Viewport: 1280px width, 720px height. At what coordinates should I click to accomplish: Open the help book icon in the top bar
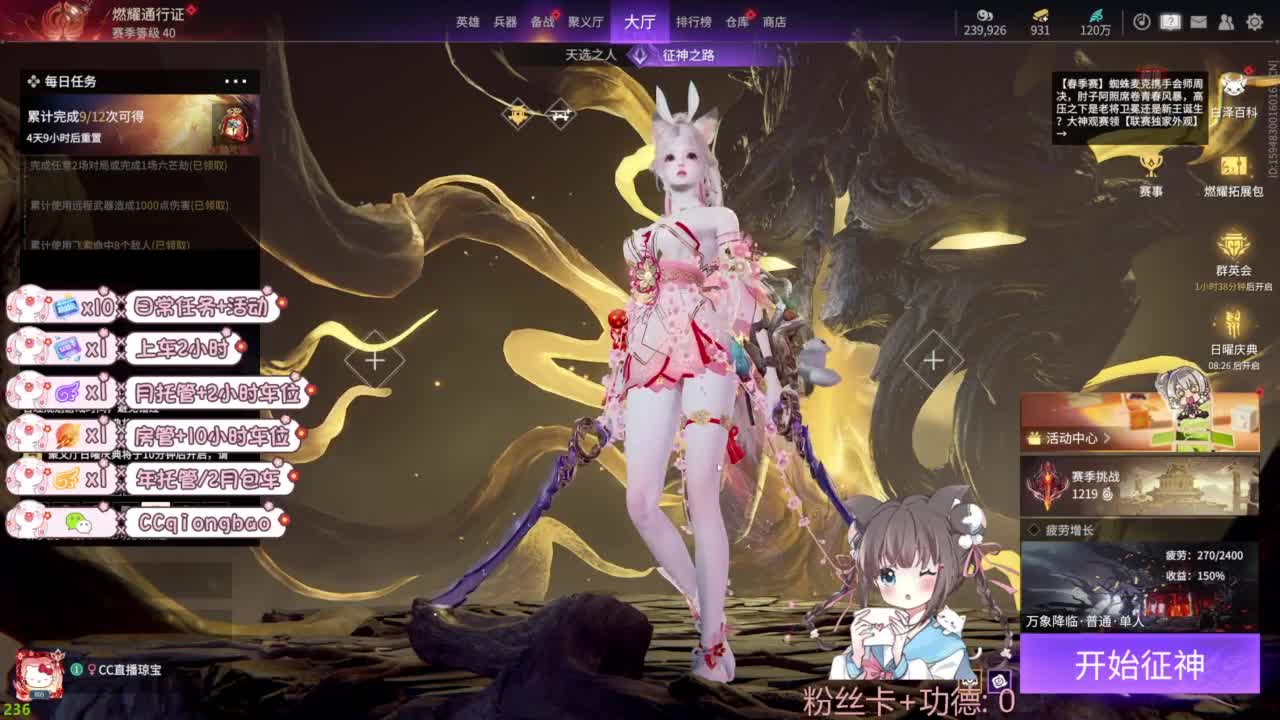pos(1168,19)
